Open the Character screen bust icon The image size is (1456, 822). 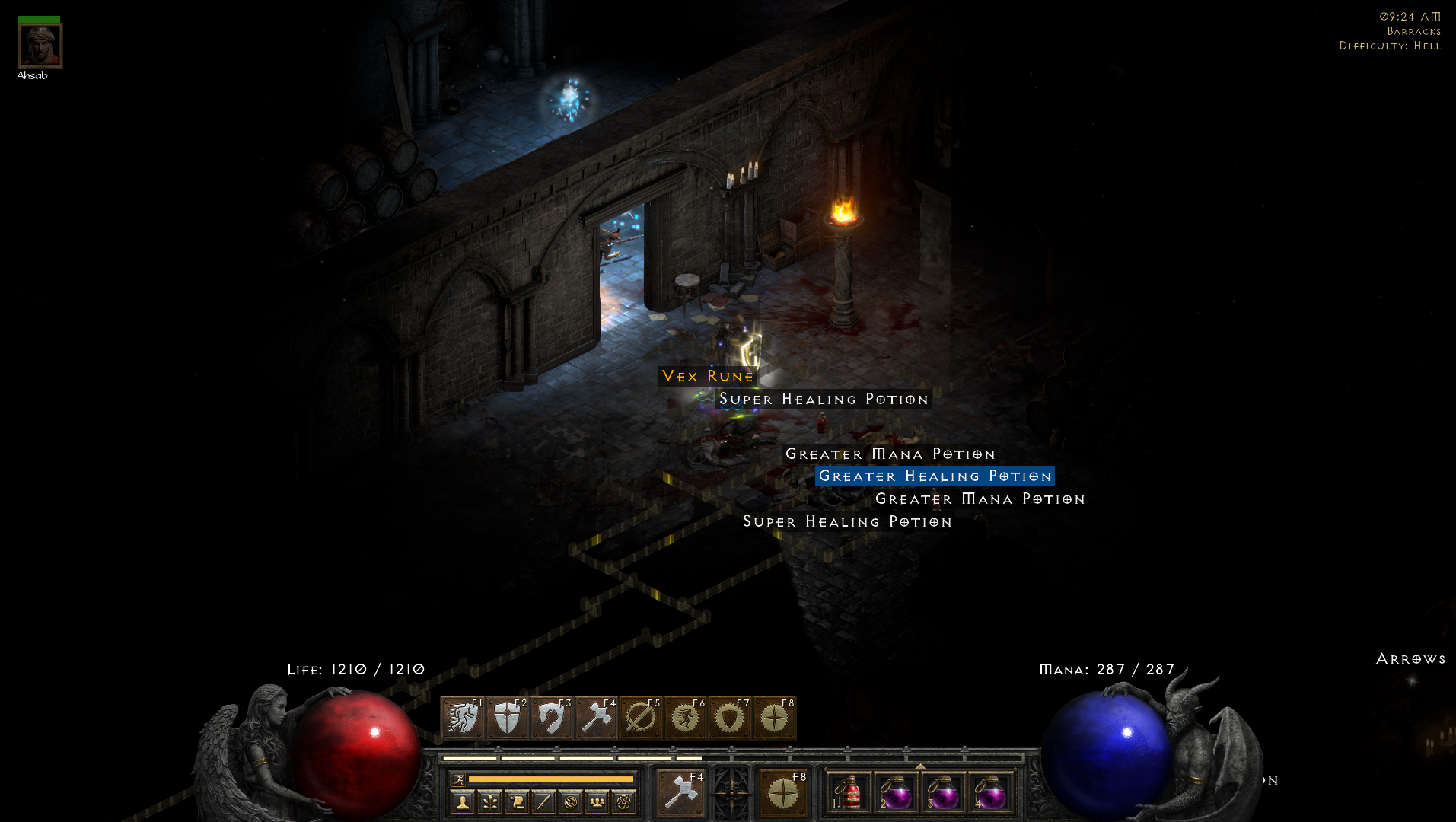463,801
